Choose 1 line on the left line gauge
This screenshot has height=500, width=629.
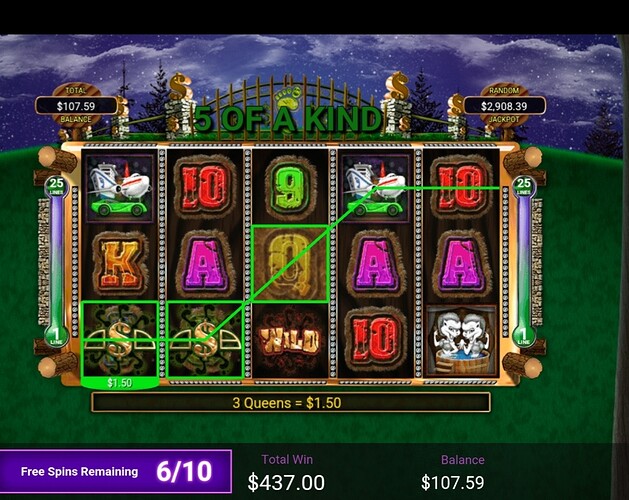[54, 336]
